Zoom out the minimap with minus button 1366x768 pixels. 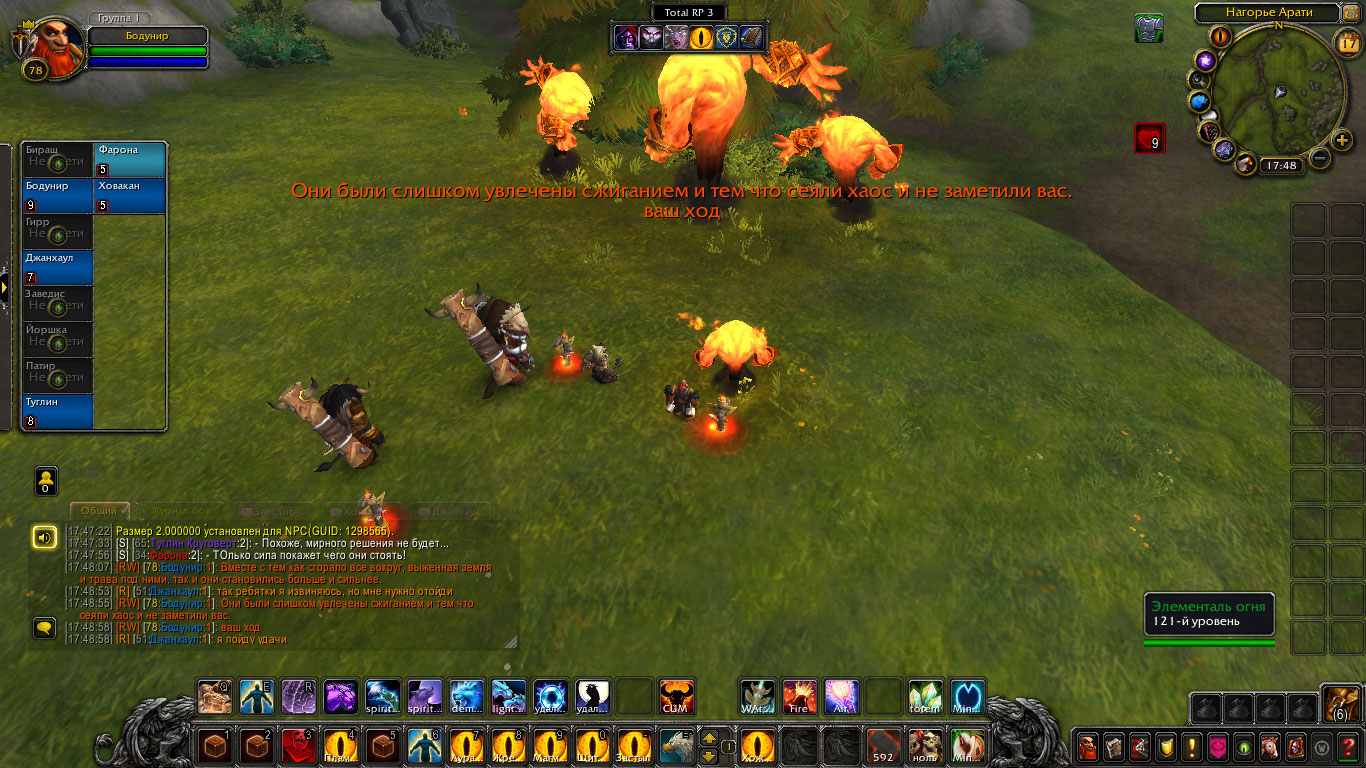point(1320,158)
